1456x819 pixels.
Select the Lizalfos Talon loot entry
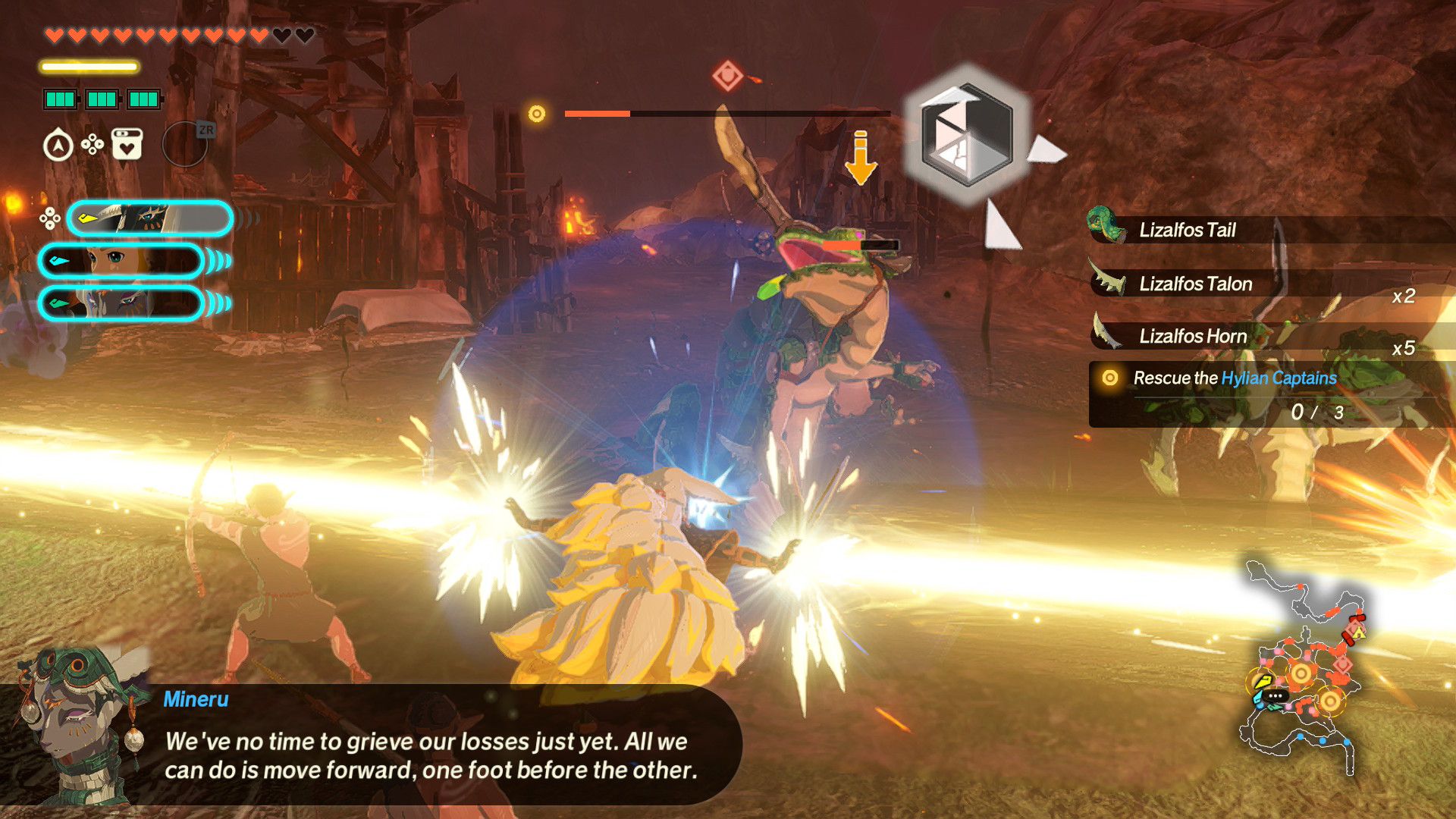click(x=1195, y=284)
